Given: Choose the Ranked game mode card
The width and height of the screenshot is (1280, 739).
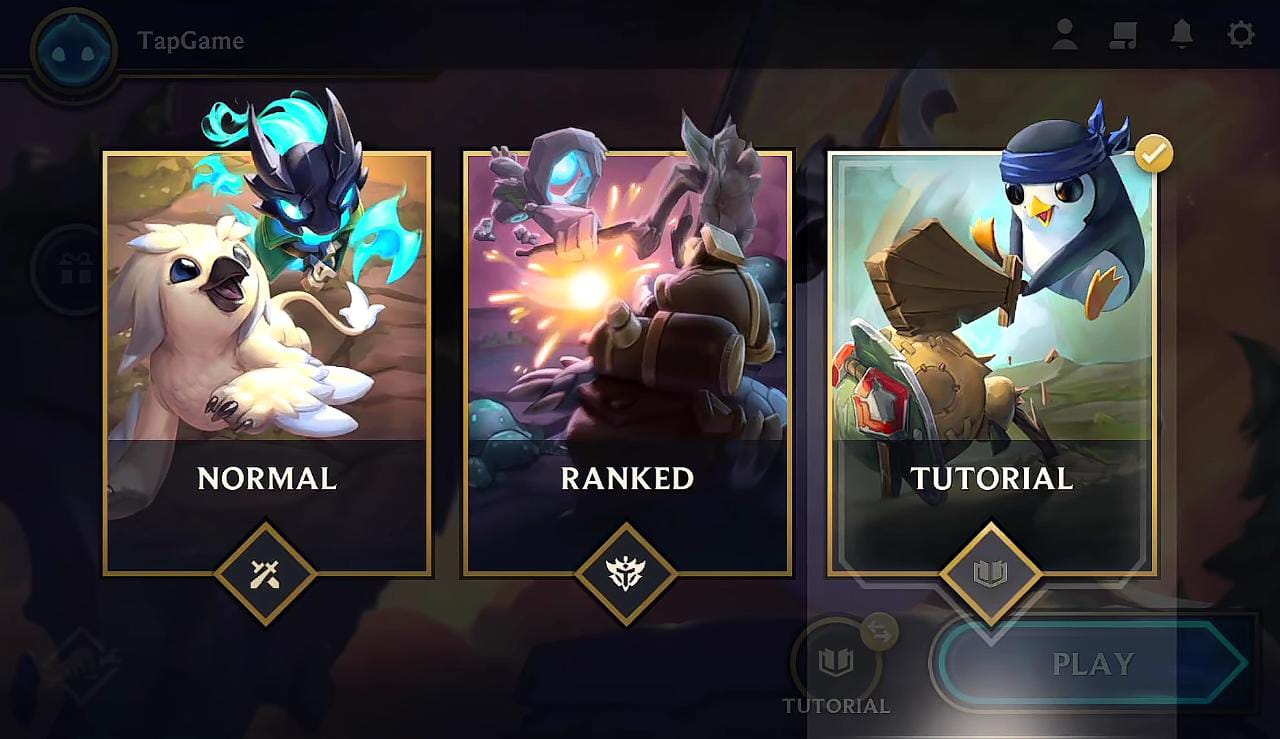Looking at the screenshot, I should (x=627, y=365).
